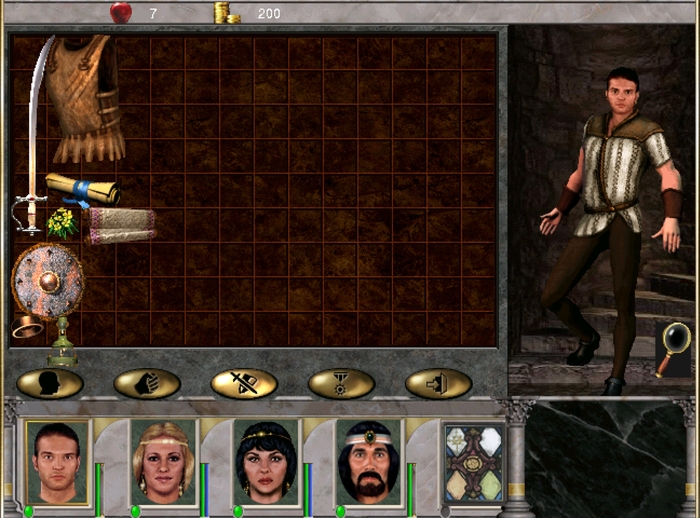Select the scroll tied with blue ribbon
This screenshot has height=518, width=700.
pyautogui.click(x=84, y=187)
